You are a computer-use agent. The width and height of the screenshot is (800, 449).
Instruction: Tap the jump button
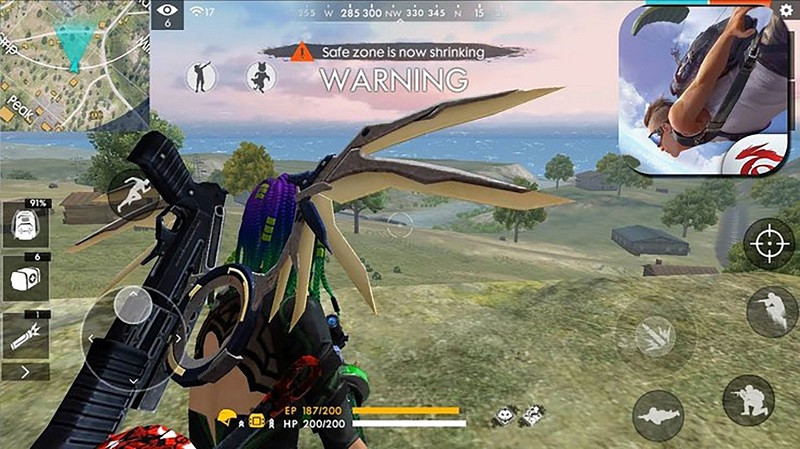pos(771,312)
